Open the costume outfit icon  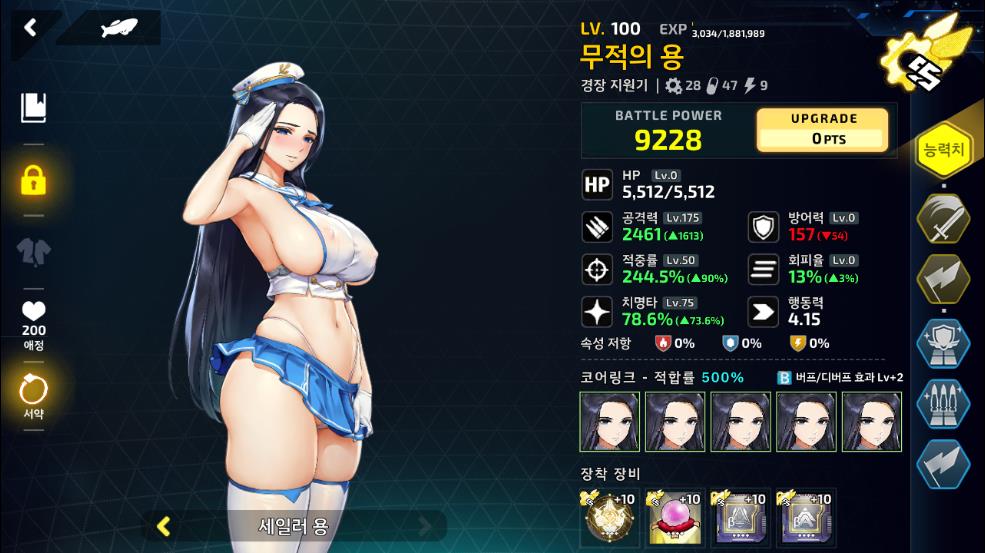[33, 251]
